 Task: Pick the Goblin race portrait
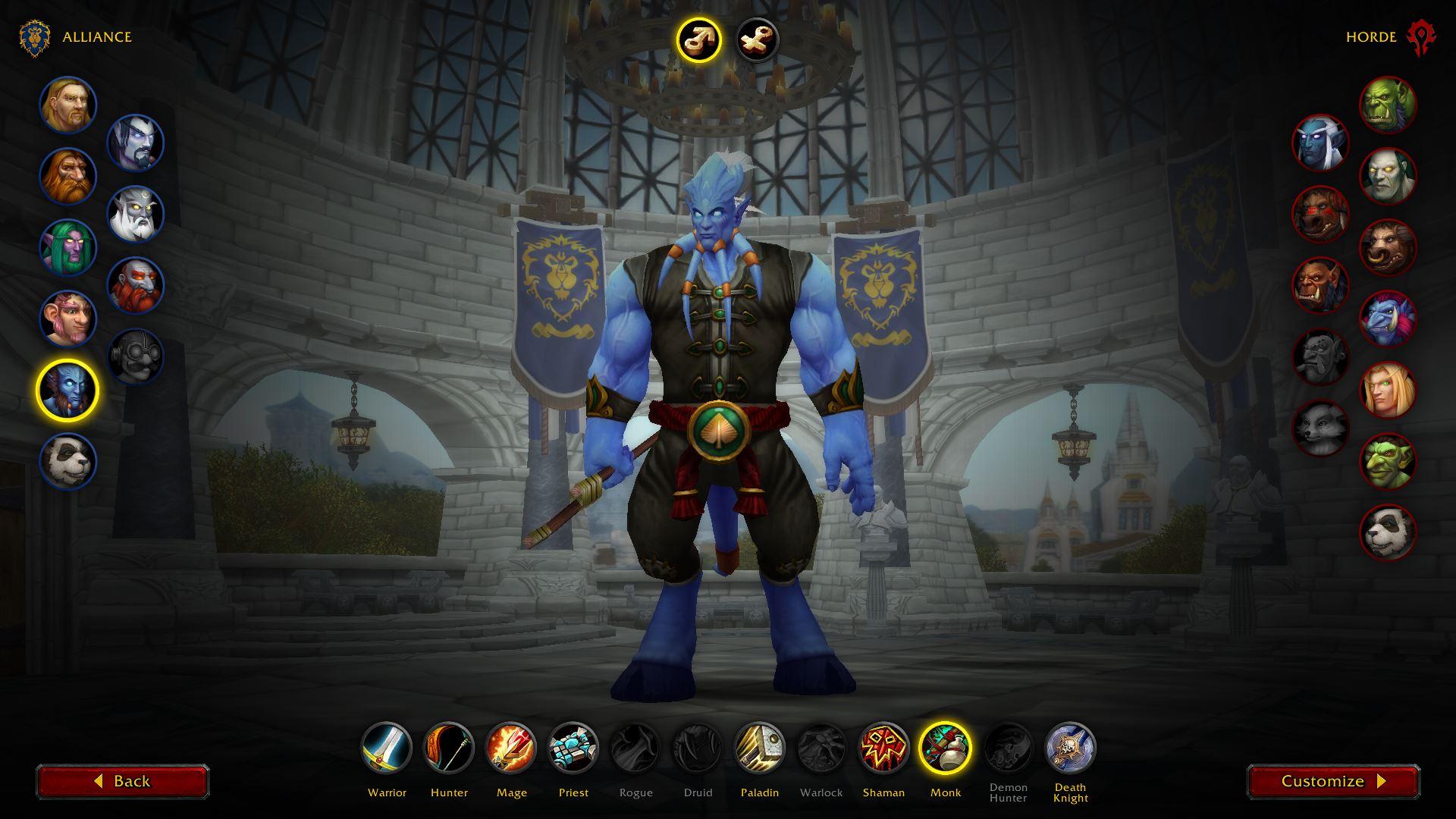click(x=1388, y=461)
